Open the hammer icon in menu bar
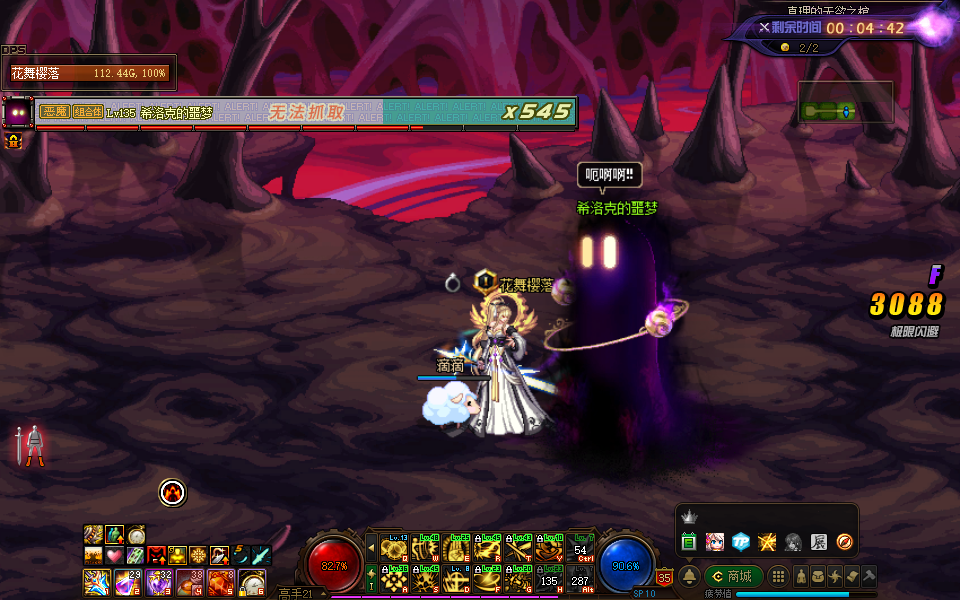The width and height of the screenshot is (960, 600). (869, 577)
